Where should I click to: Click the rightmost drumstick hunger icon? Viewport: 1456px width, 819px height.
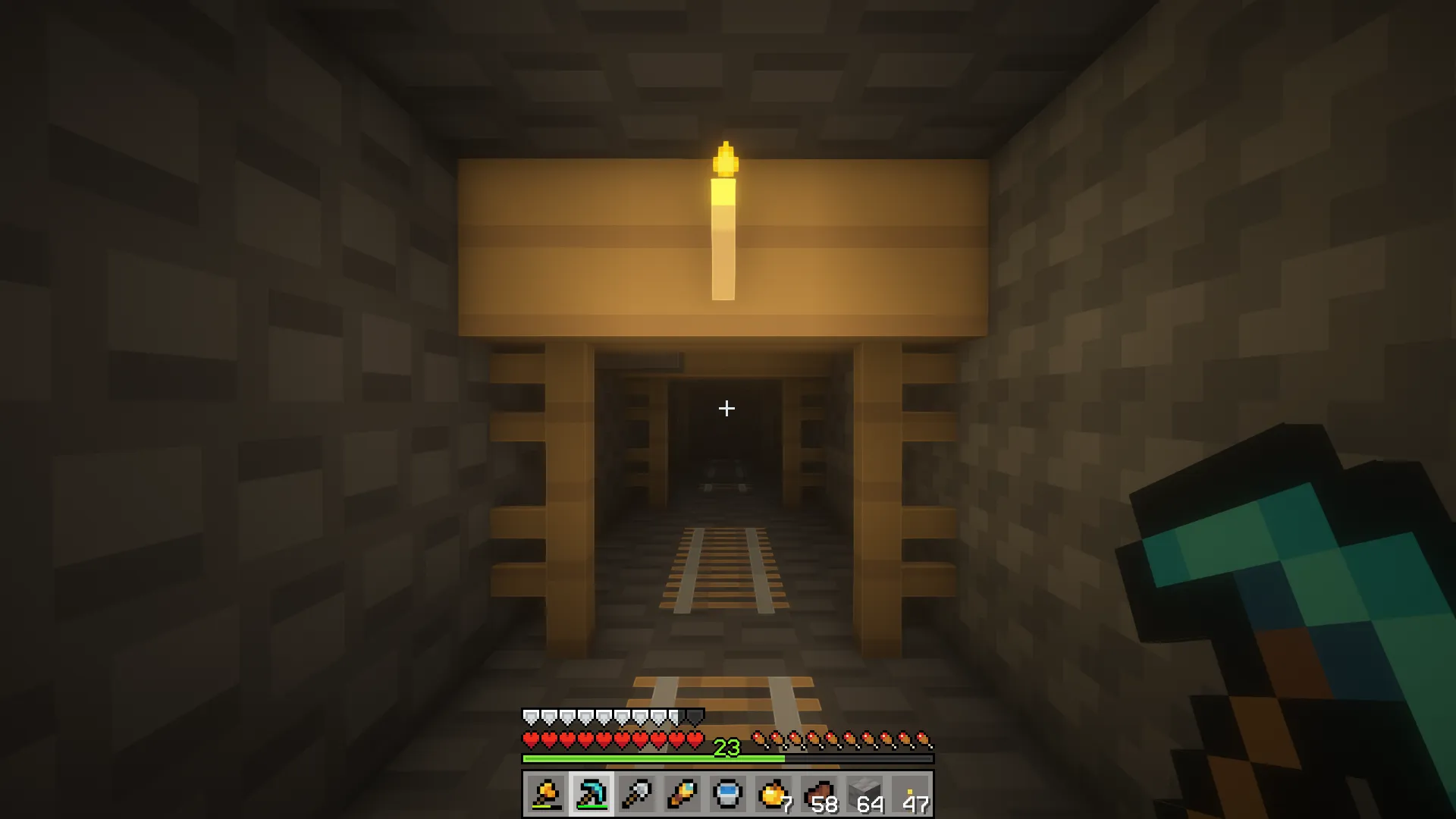[x=924, y=738]
